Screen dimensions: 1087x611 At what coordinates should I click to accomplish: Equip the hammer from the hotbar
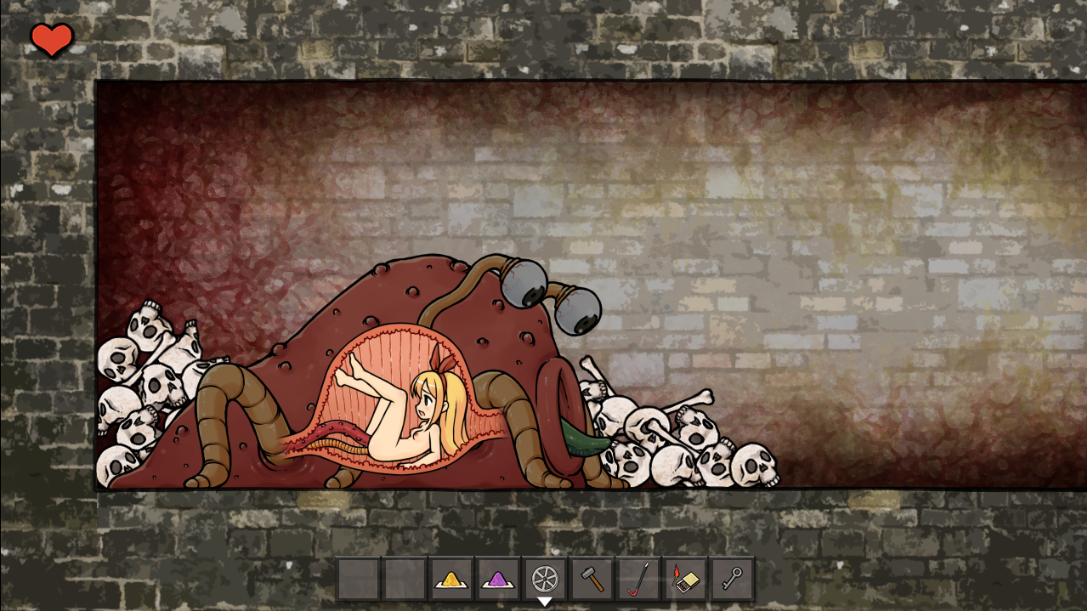pos(592,579)
